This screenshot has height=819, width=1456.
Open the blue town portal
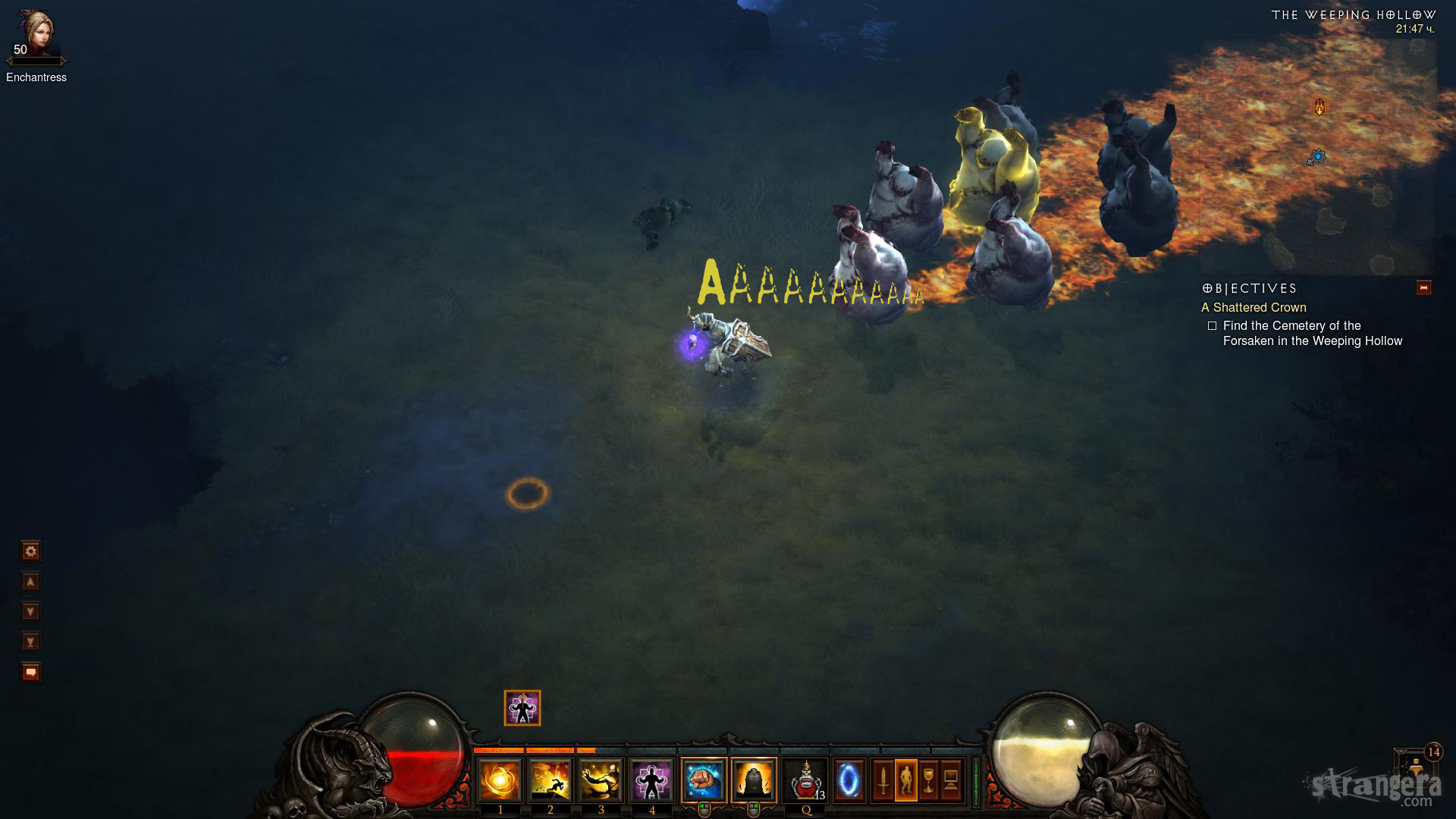tap(849, 780)
